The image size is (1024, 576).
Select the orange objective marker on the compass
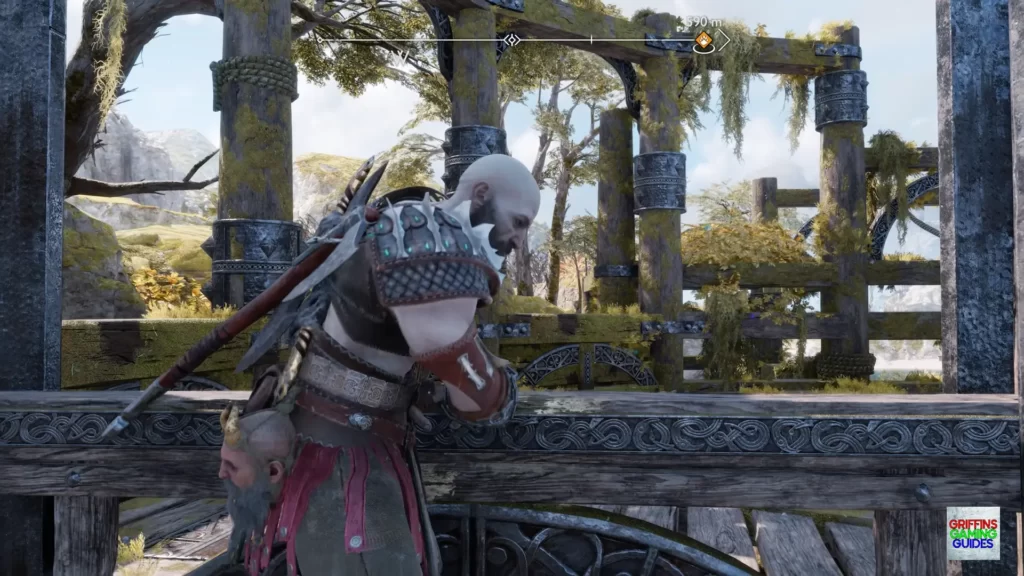coord(703,40)
